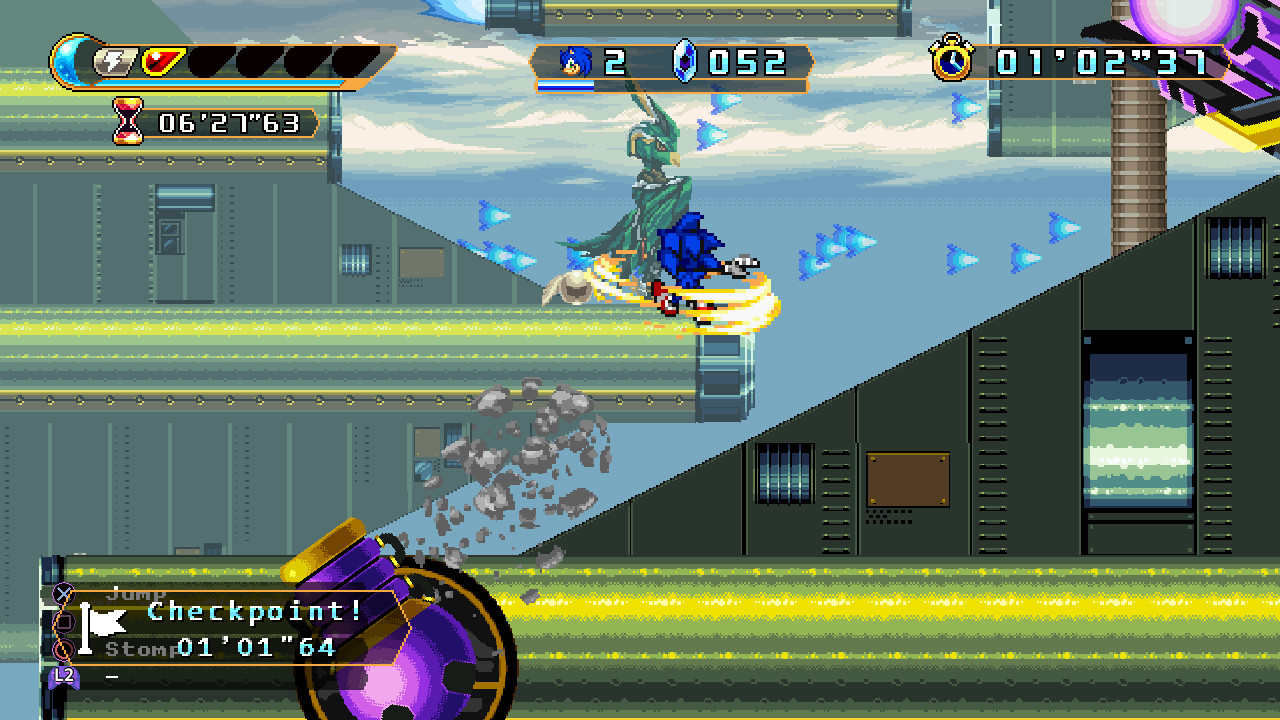Click the blue chaos gem icon
Screen dimensions: 1280x720
tap(684, 62)
